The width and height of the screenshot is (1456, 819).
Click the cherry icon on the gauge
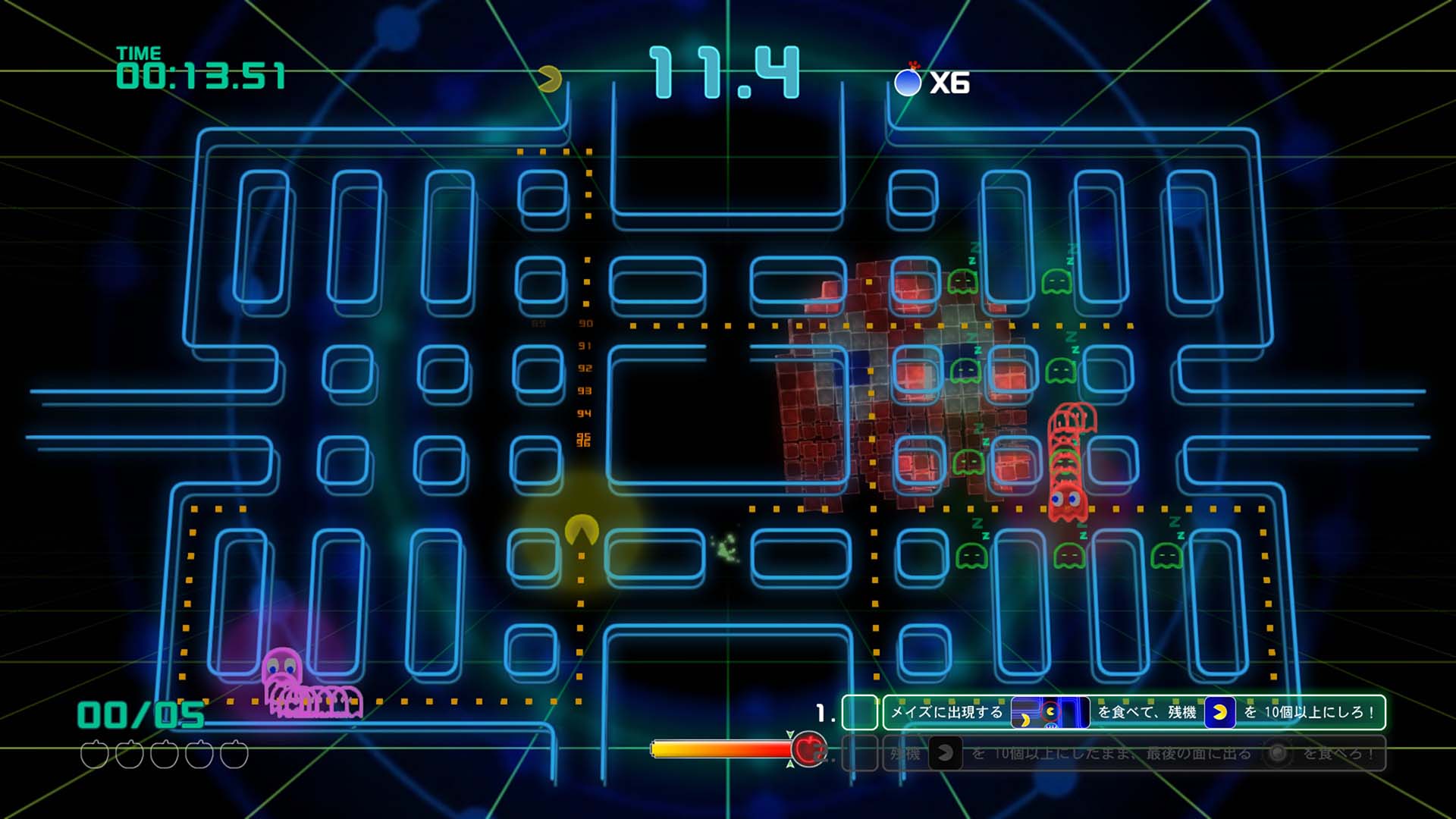808,749
